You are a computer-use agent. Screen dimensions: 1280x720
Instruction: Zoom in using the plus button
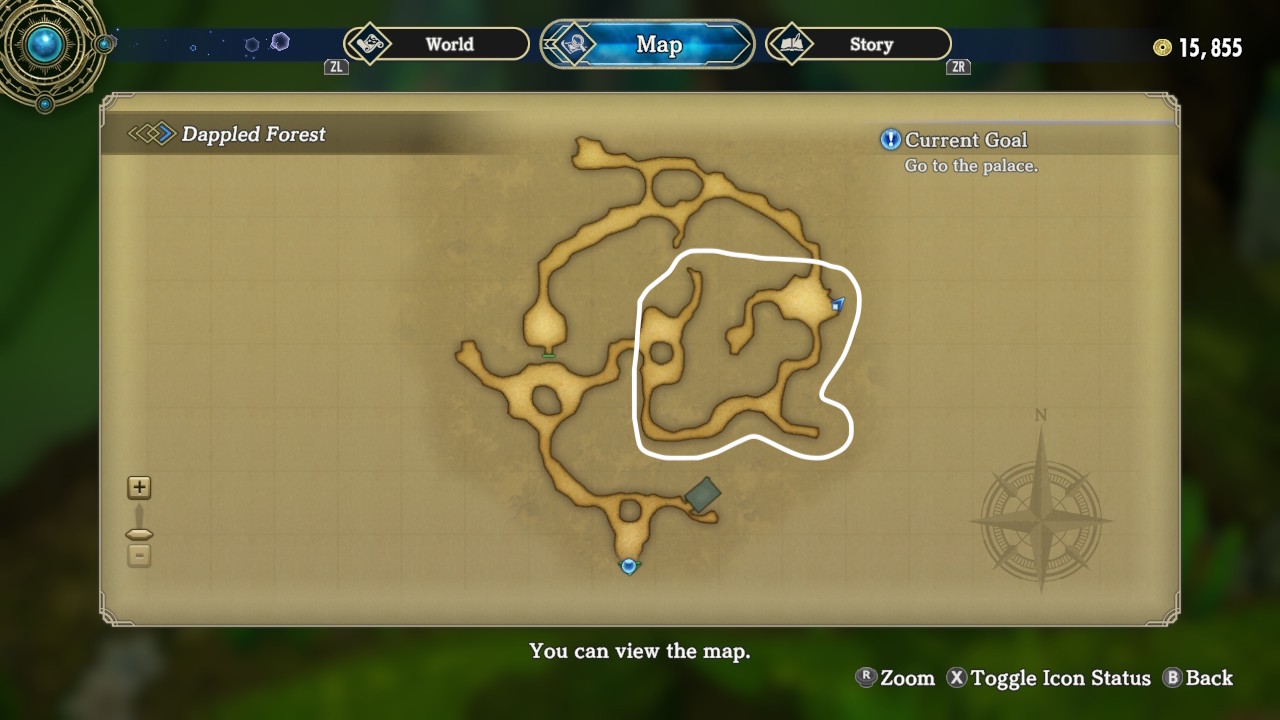click(x=139, y=488)
